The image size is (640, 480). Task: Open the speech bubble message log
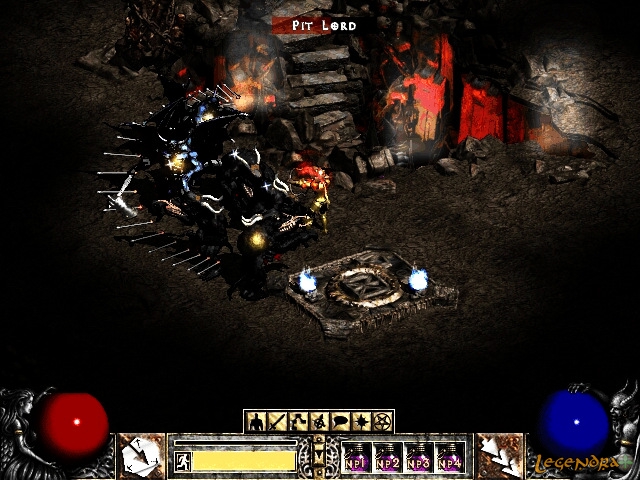click(341, 421)
